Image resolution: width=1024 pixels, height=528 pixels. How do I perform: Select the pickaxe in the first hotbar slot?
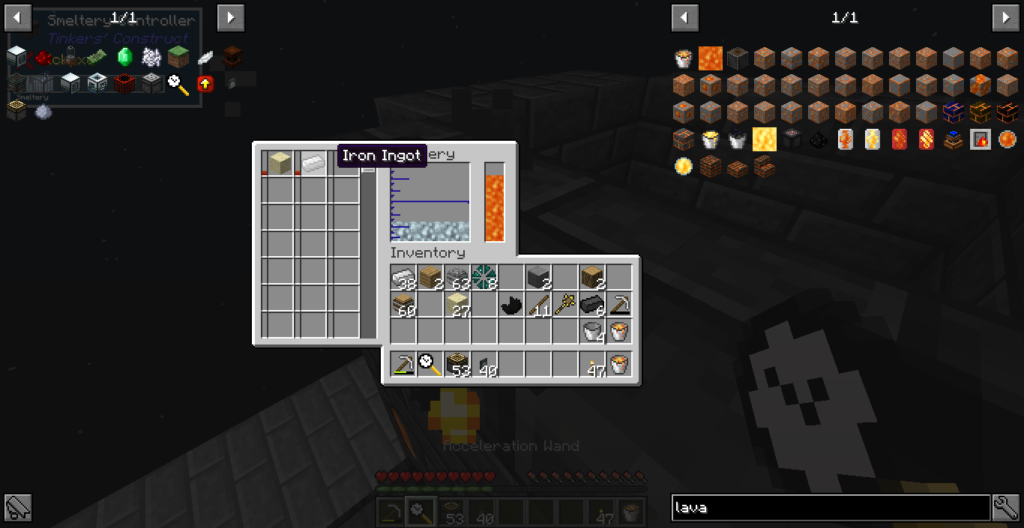[x=404, y=364]
